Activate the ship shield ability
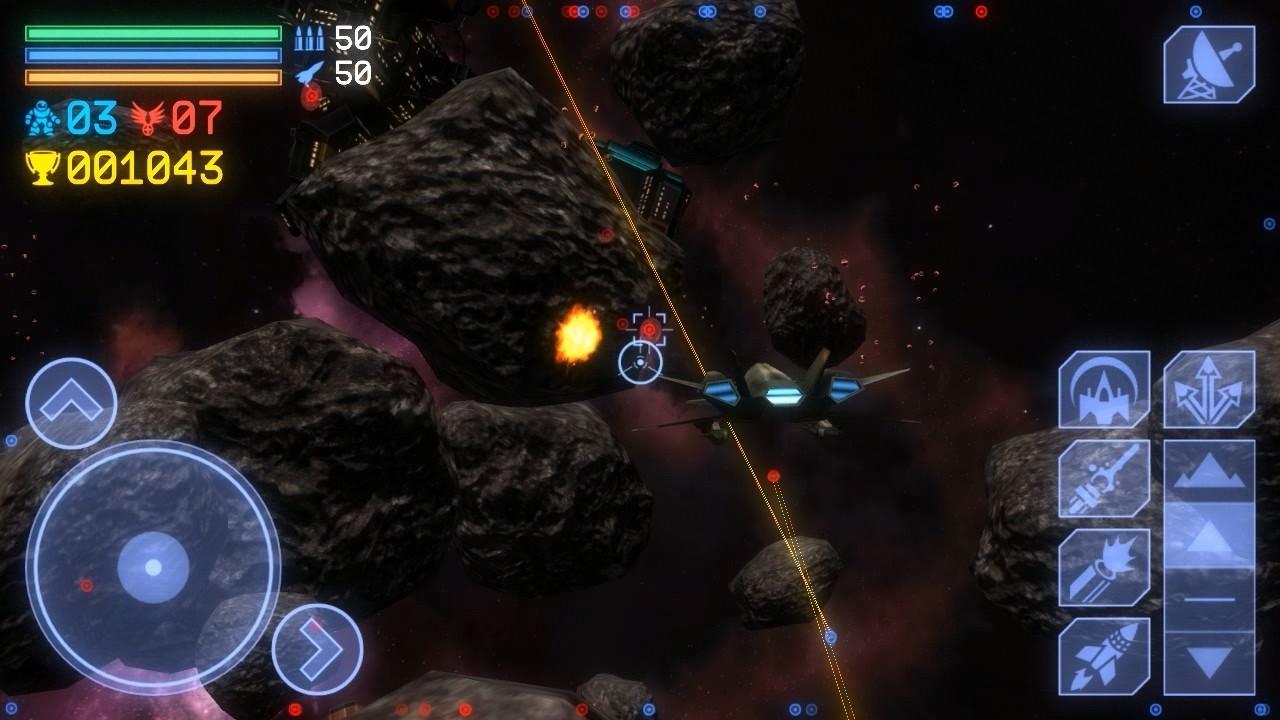Image resolution: width=1280 pixels, height=720 pixels. [1103, 390]
